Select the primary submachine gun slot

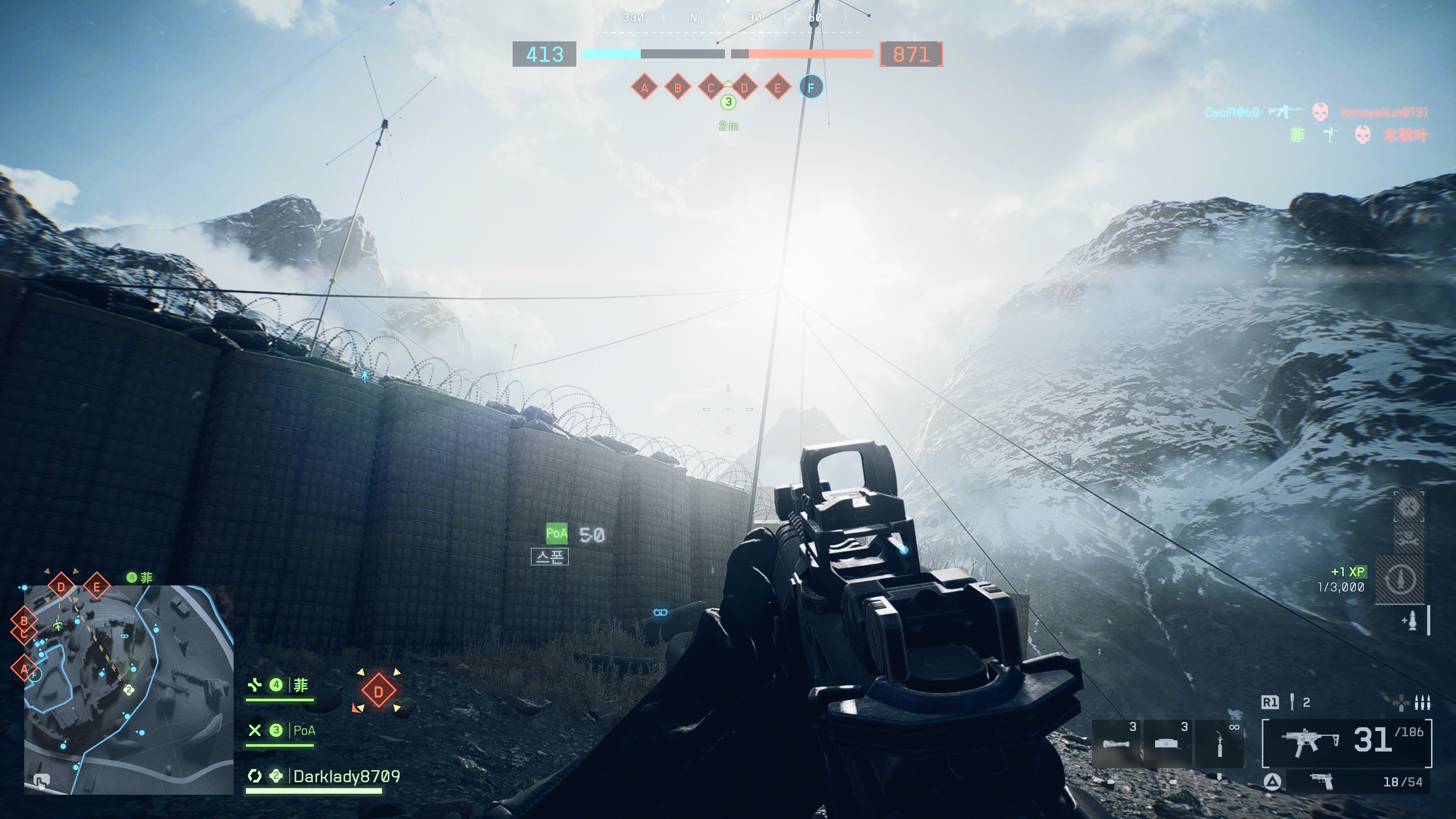1347,743
